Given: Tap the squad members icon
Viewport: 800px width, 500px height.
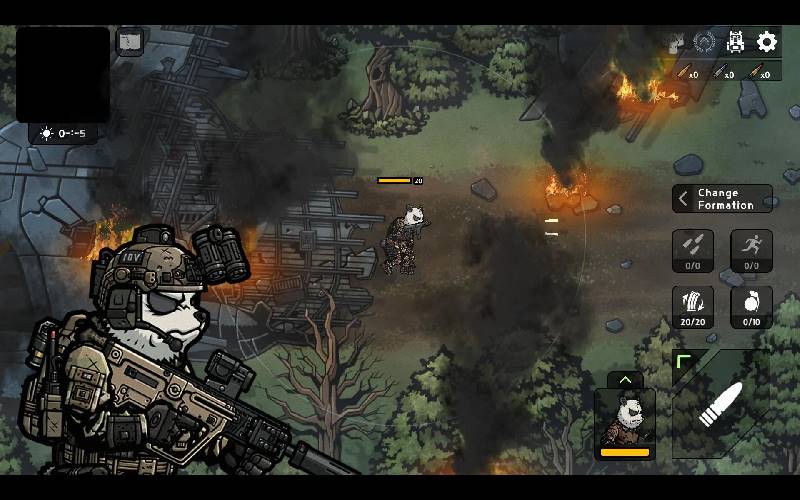Looking at the screenshot, I should tap(676, 42).
